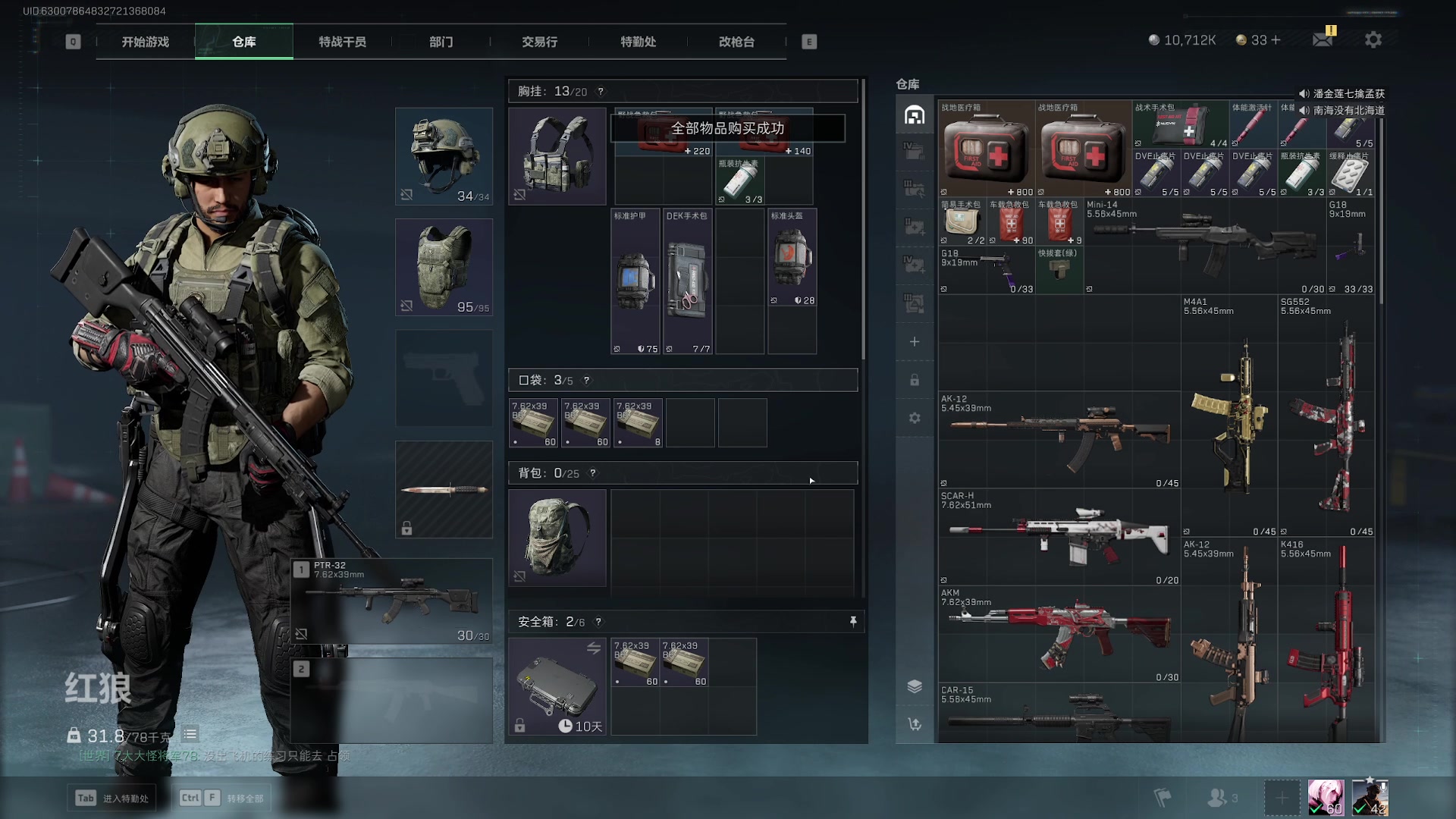Pick the SCAR-H rifle in storage
The image size is (1456, 819).
pyautogui.click(x=1059, y=537)
